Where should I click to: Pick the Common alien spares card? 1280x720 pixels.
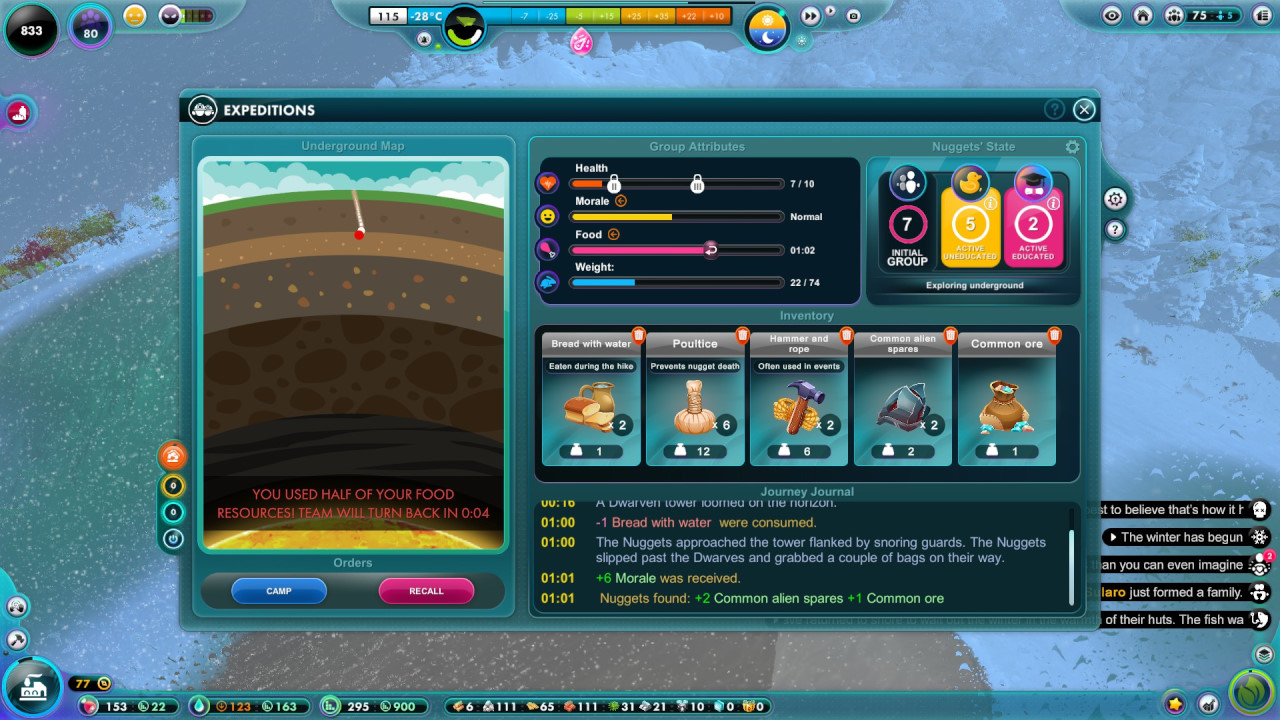click(903, 400)
